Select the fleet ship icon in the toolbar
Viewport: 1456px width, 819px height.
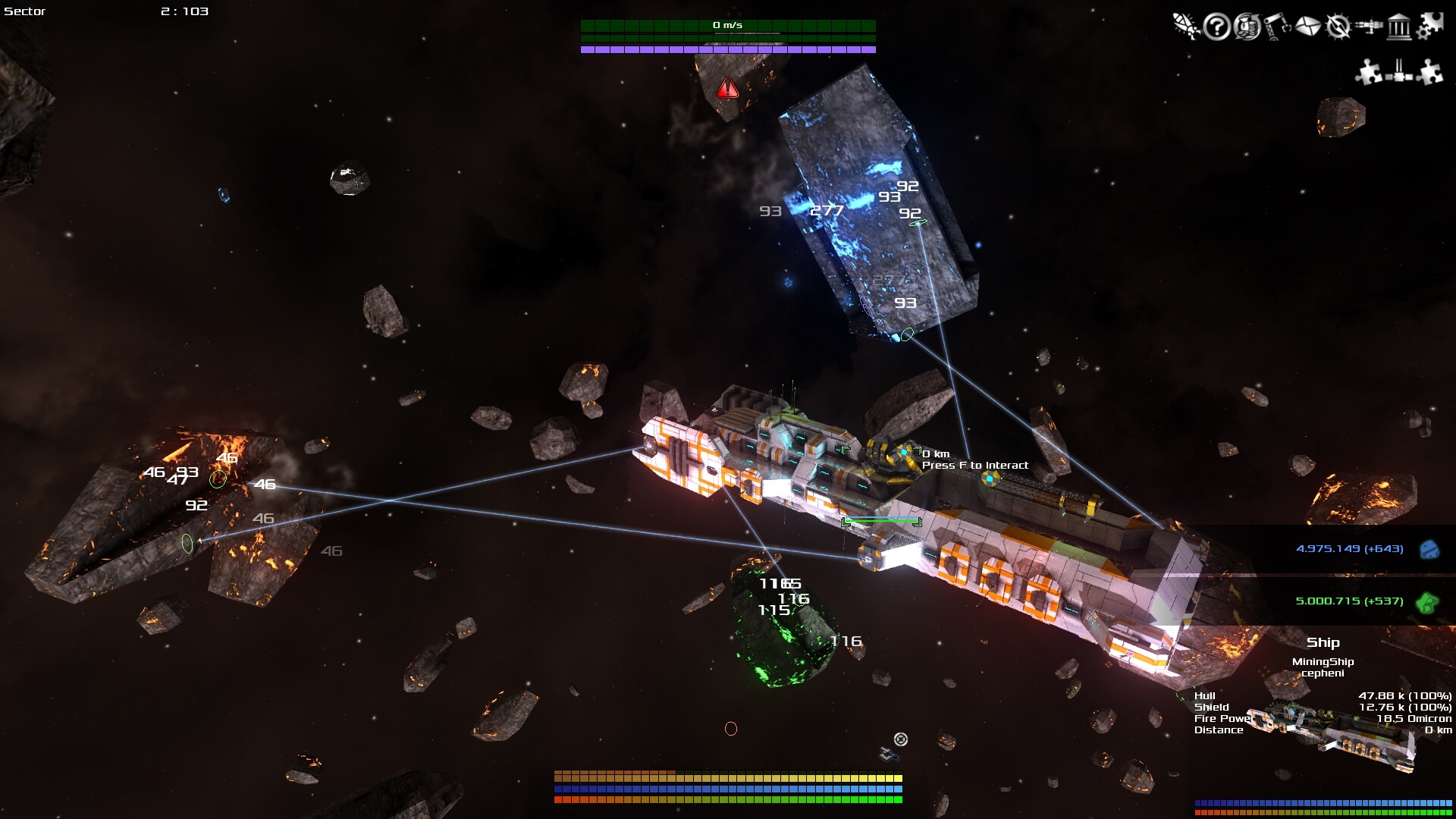tap(1369, 27)
